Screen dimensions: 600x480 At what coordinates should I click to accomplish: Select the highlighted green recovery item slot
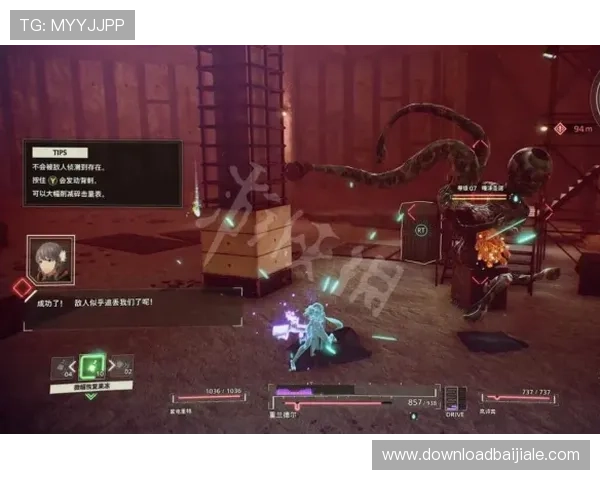[92, 366]
